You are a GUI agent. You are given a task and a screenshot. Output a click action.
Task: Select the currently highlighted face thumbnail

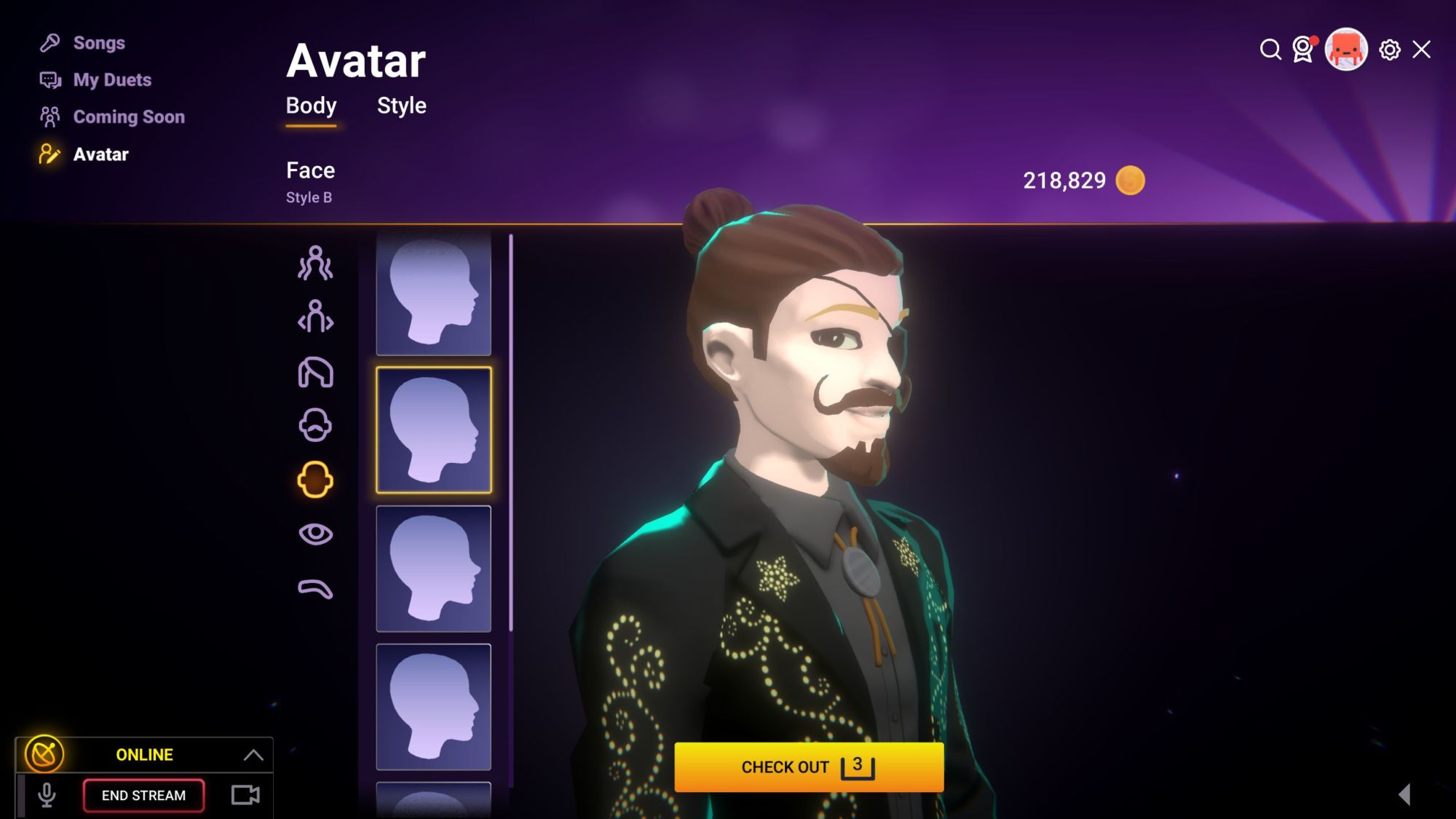433,430
